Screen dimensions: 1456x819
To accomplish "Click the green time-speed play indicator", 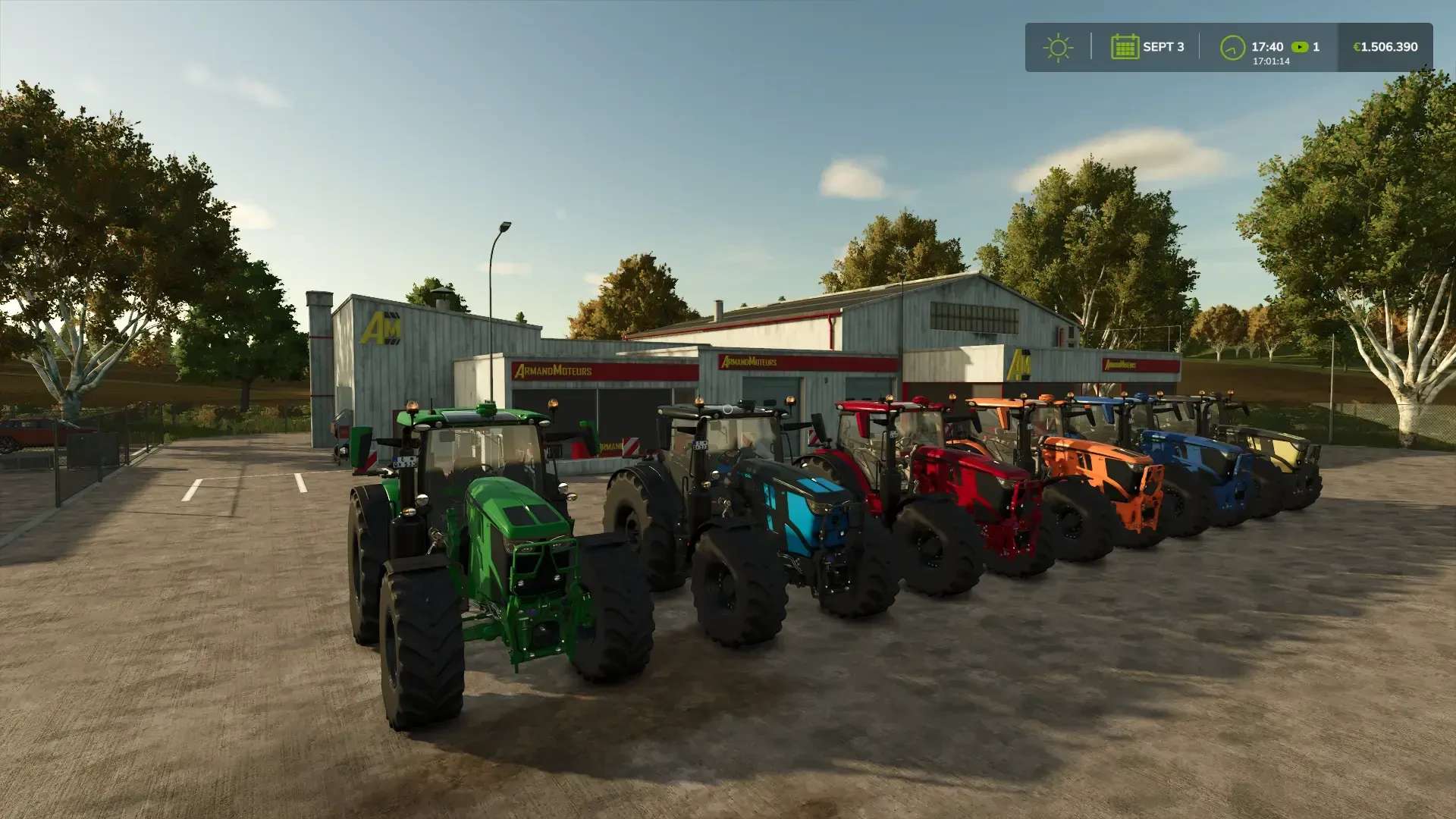I will 1301,47.
